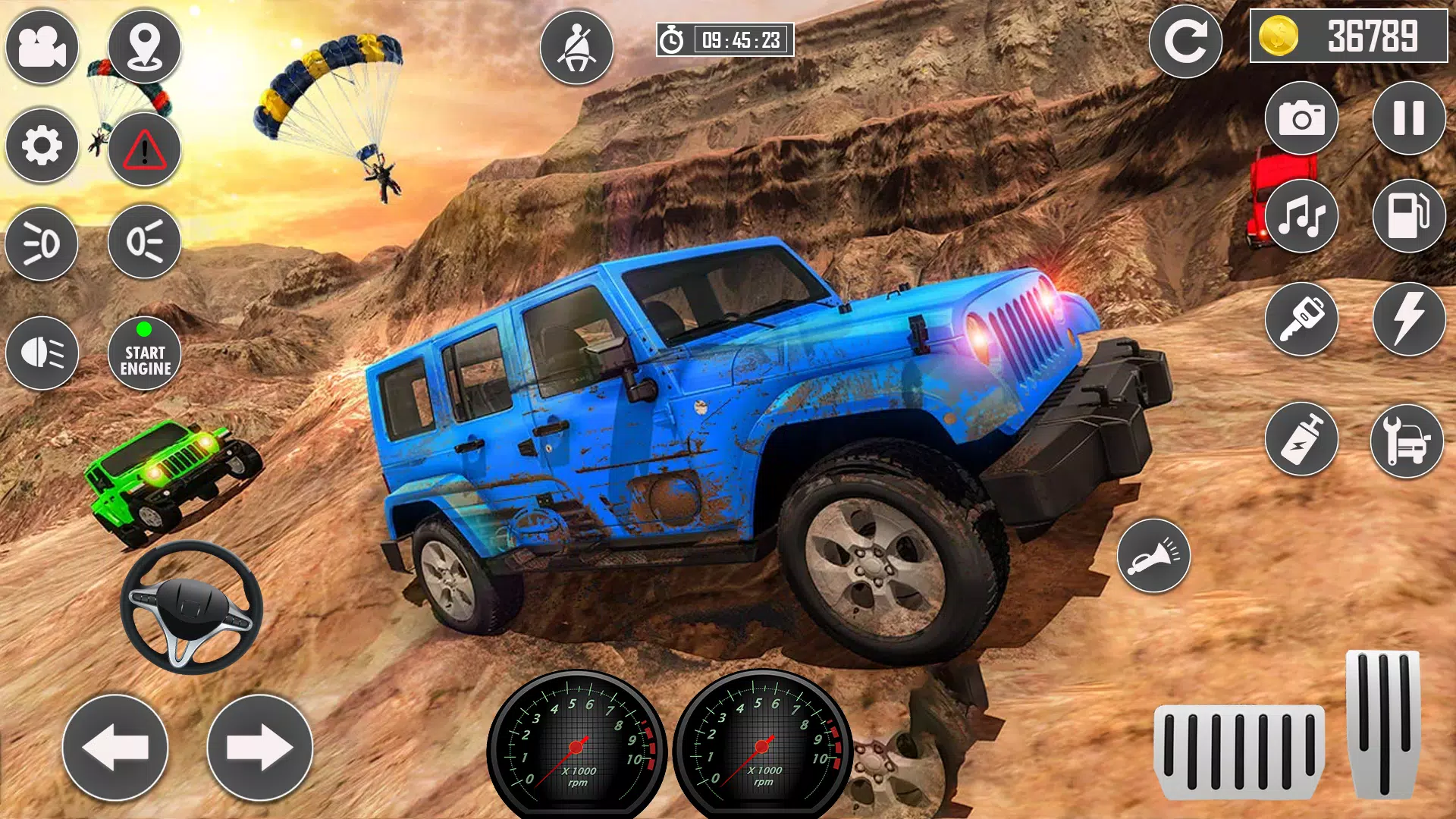Fasten the seat belt button
The width and height of the screenshot is (1456, 819).
click(x=576, y=47)
